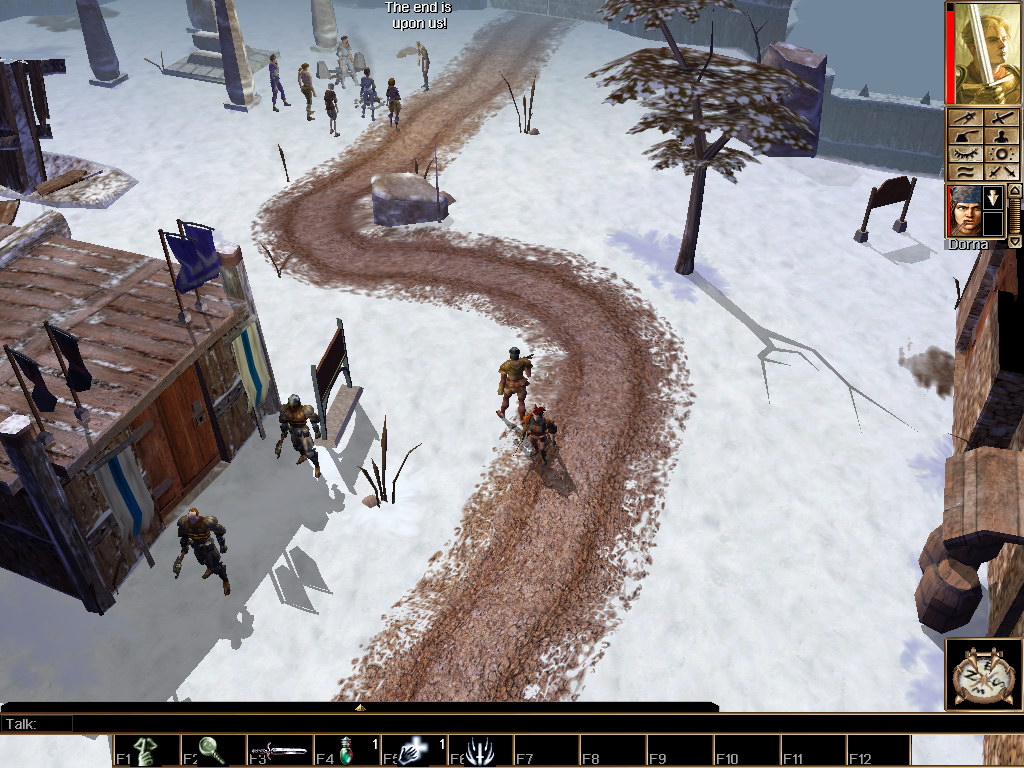Toggle the crossed swords player-versus-player button
This screenshot has height=768, width=1024.
tap(1002, 172)
